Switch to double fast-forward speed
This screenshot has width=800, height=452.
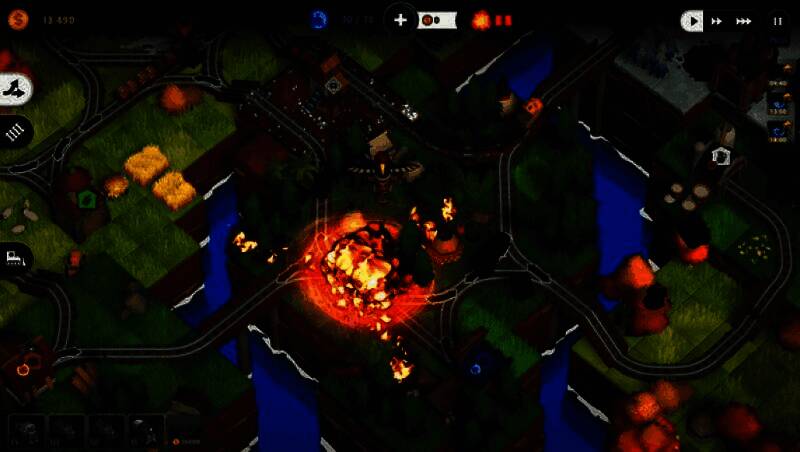(717, 20)
